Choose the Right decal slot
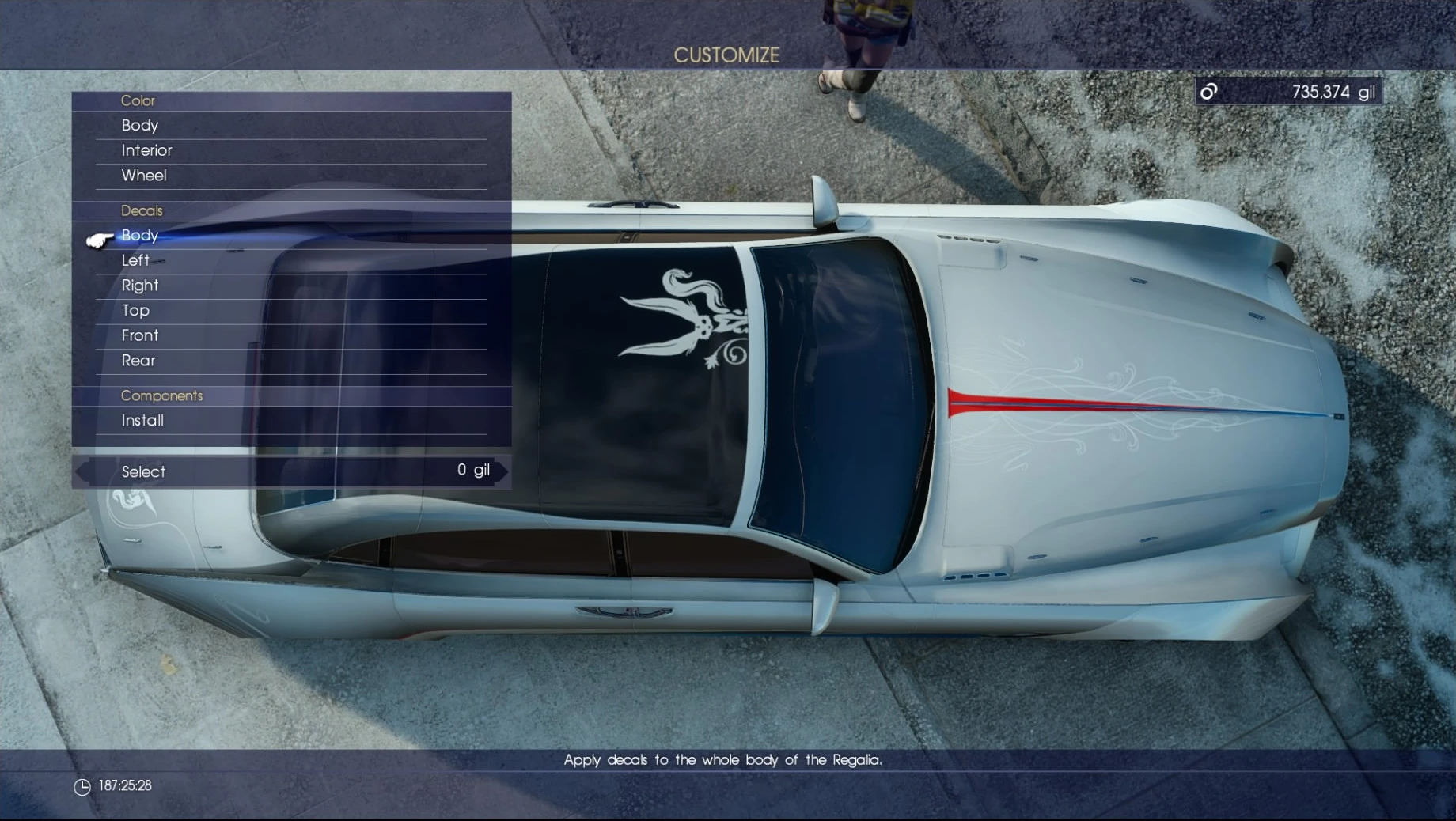 click(141, 285)
